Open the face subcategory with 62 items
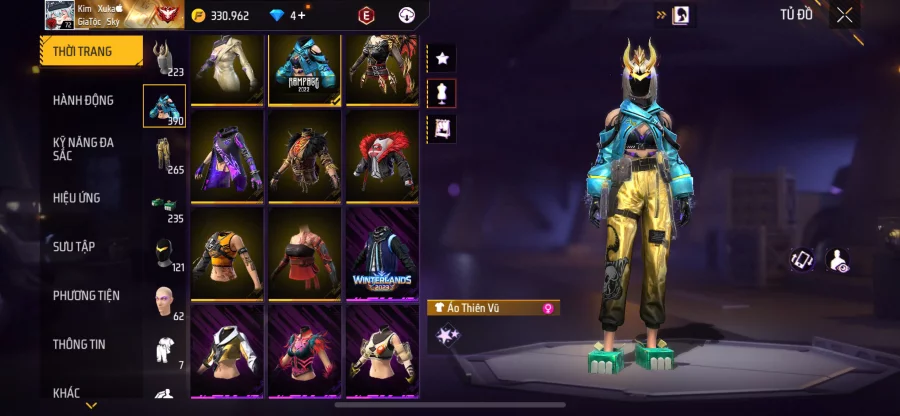The image size is (900, 416). tap(164, 301)
